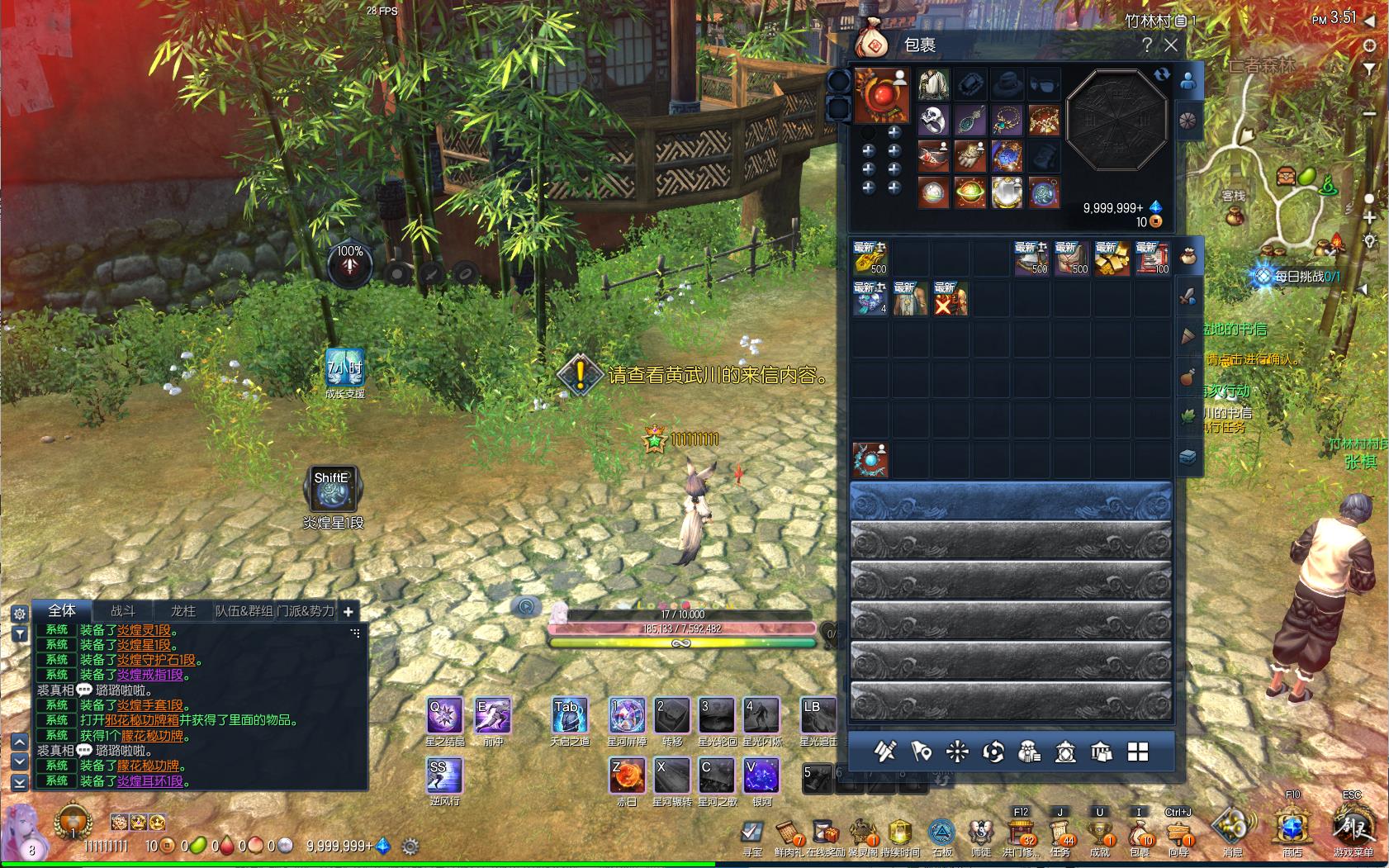Select the gold ingots item in bag
This screenshot has width=1389, height=868.
(x=1112, y=259)
